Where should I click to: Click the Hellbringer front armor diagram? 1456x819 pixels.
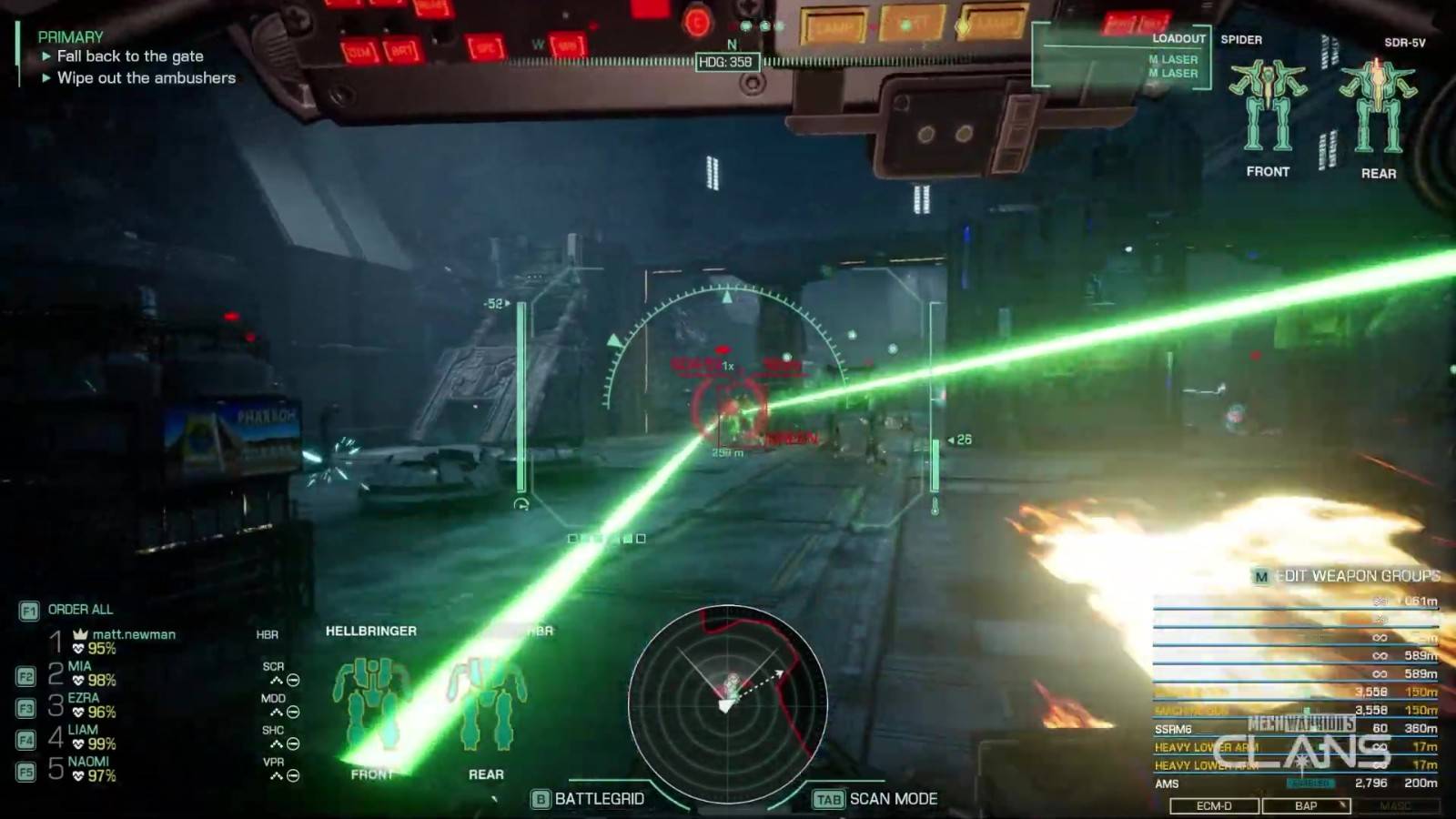coord(370,705)
